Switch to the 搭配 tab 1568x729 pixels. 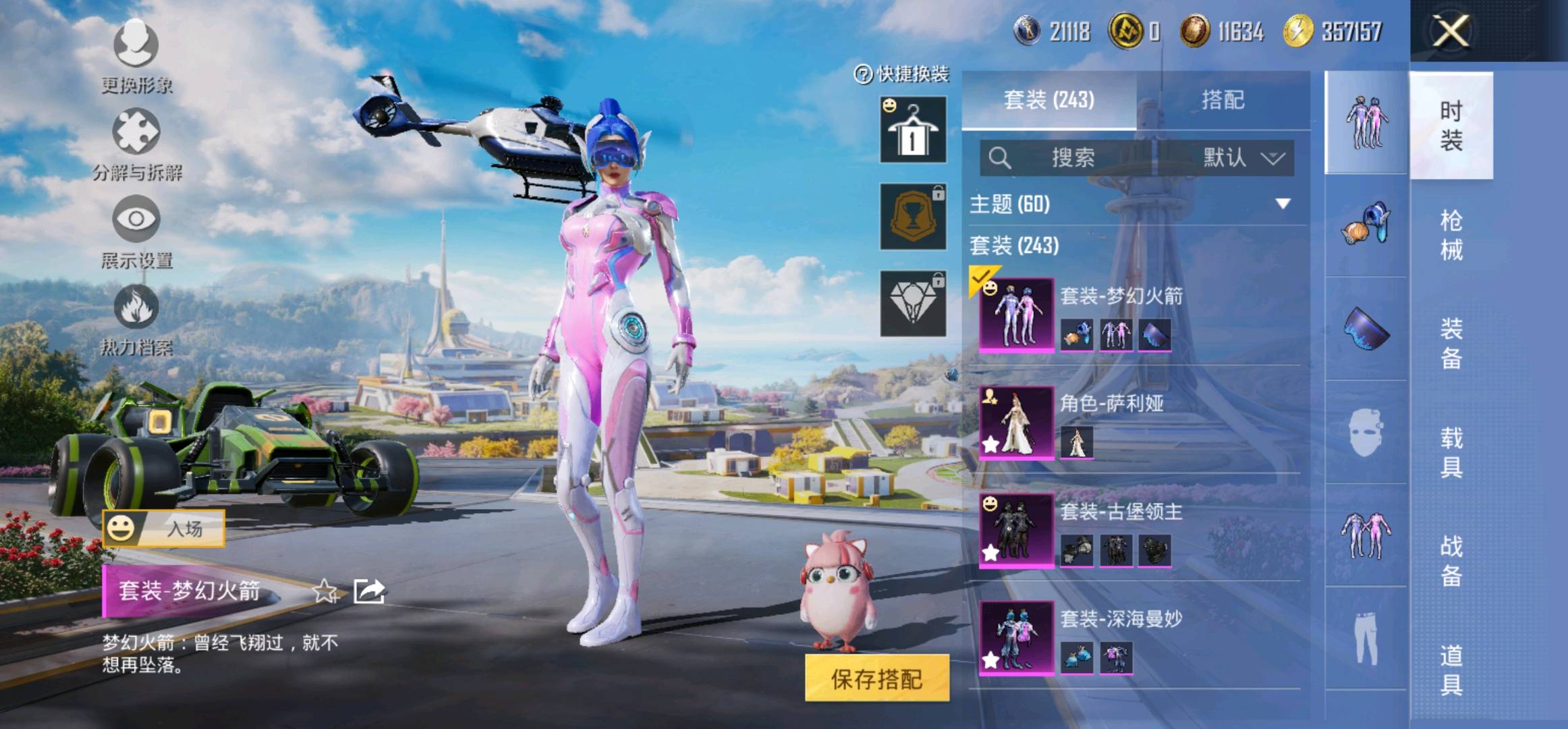click(1223, 100)
